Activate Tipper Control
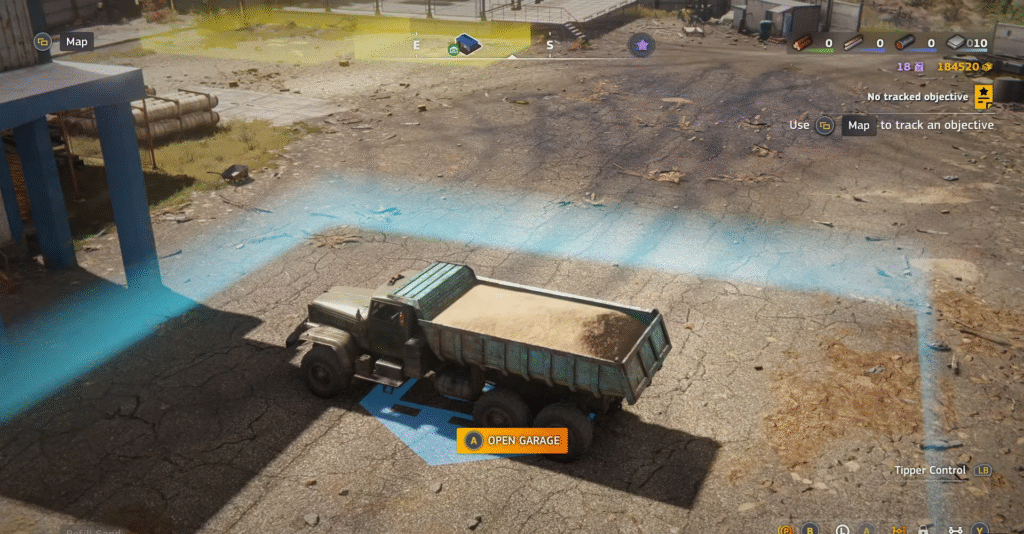Image resolution: width=1024 pixels, height=534 pixels. [x=930, y=470]
